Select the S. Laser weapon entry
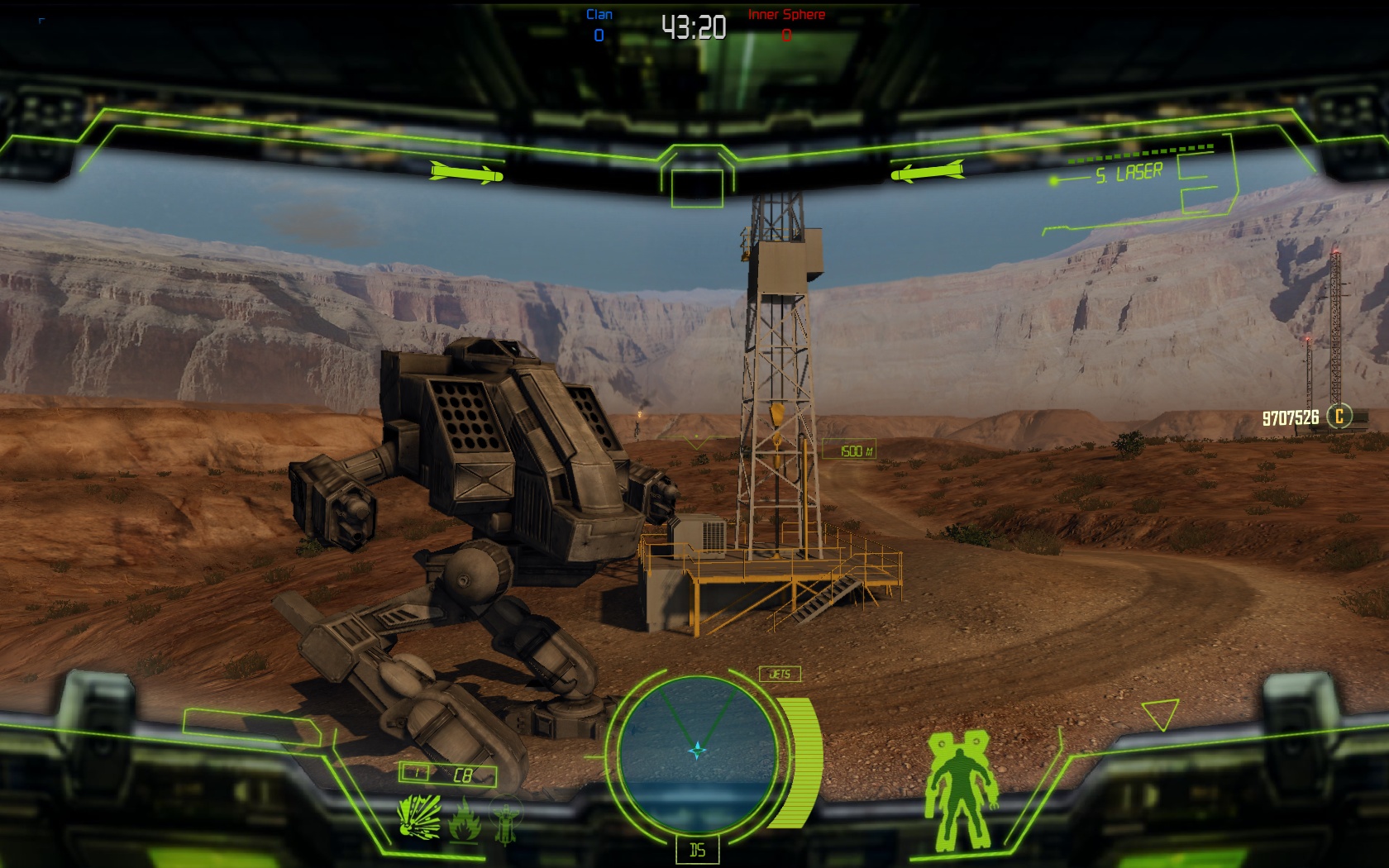 pos(1129,174)
